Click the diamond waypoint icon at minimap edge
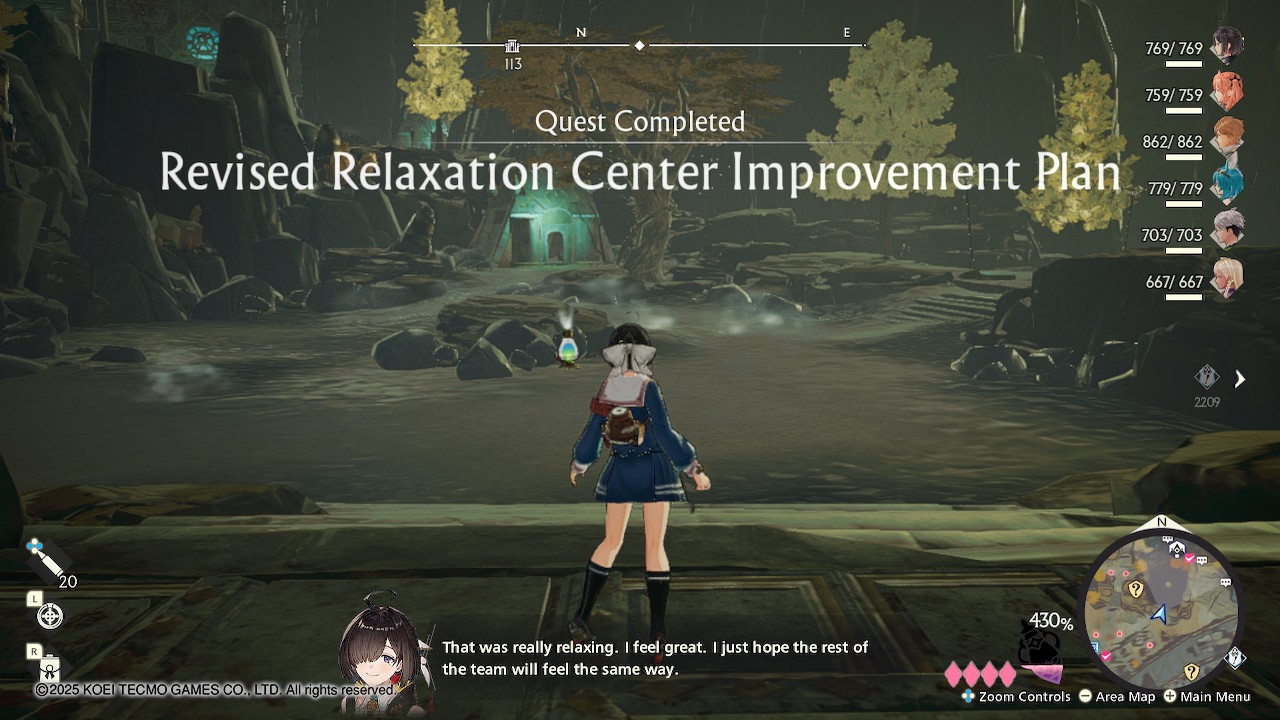This screenshot has width=1280, height=720. pos(1236,657)
